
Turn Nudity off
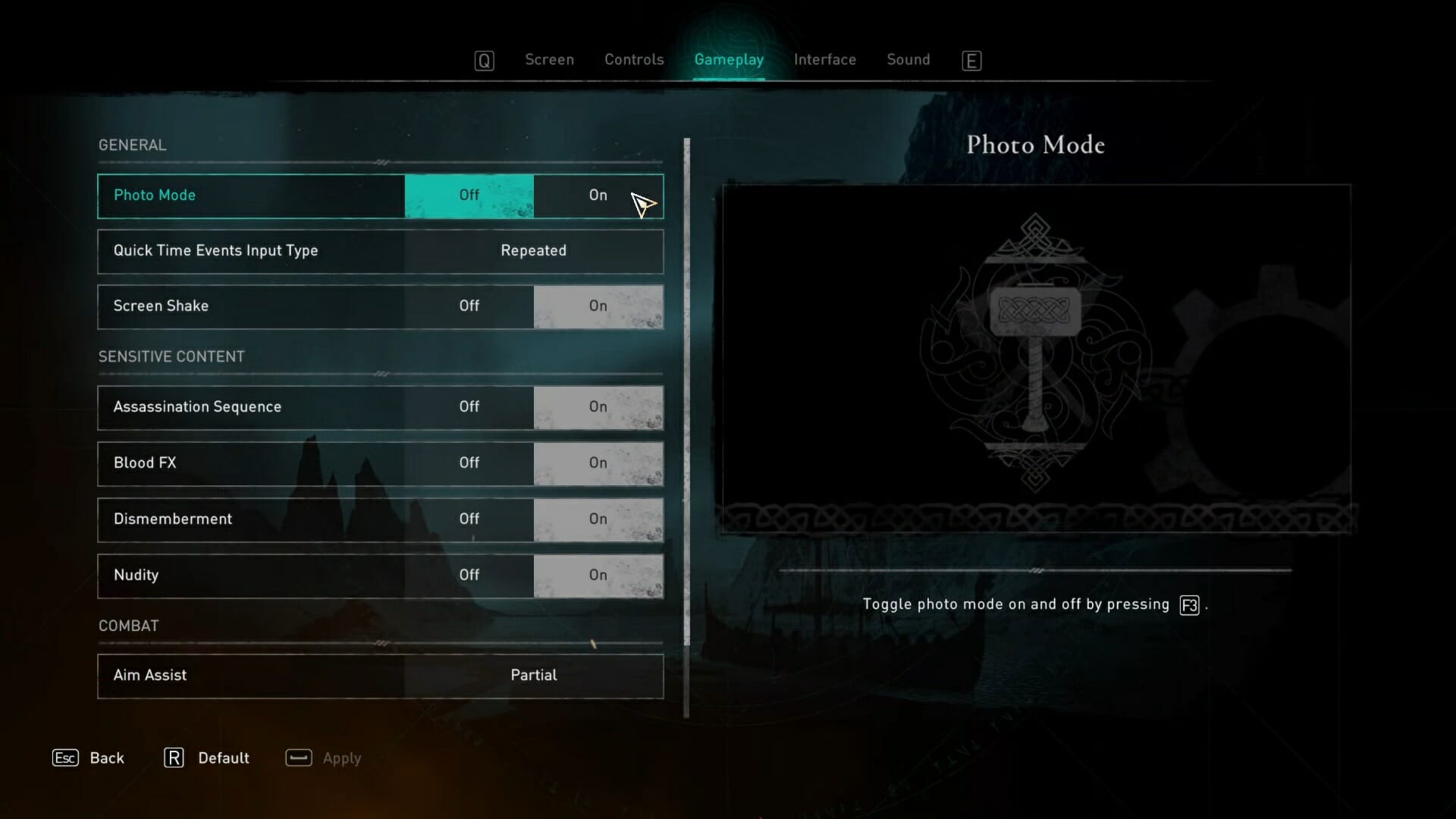[469, 576]
